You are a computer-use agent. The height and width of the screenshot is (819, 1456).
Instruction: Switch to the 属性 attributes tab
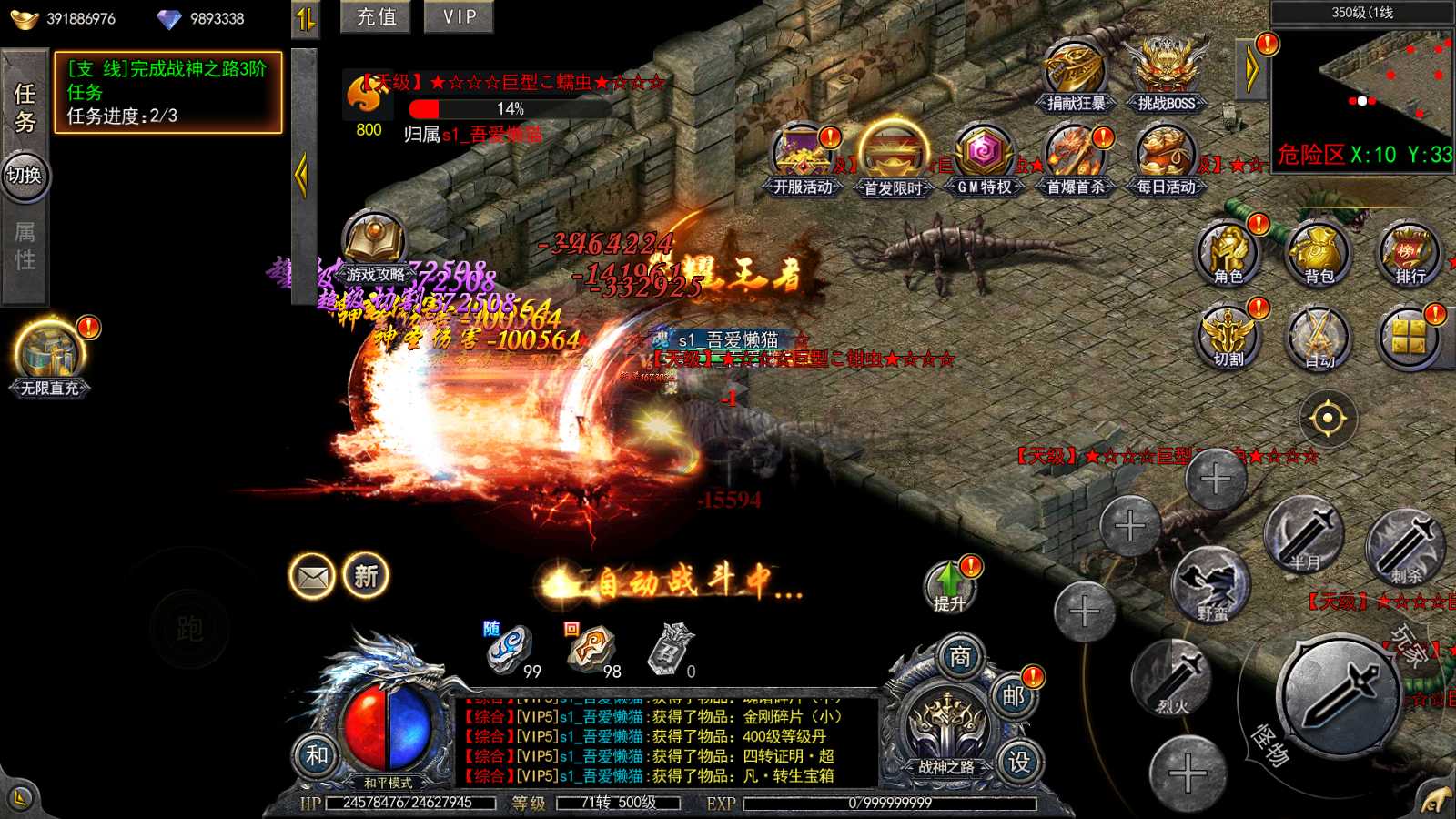click(25, 246)
